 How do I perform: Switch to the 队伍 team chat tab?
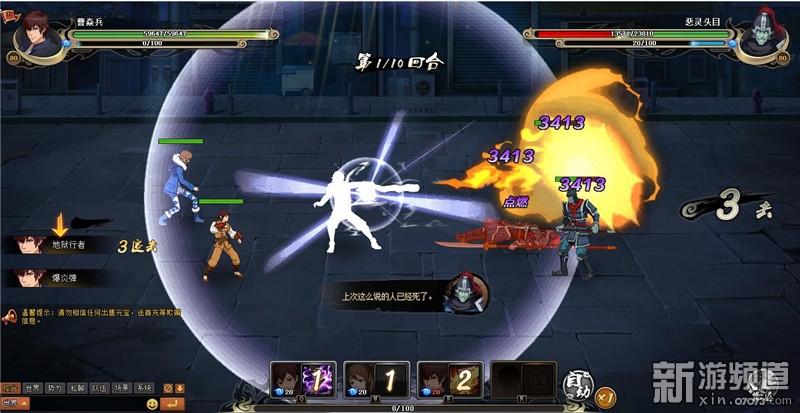pos(99,388)
